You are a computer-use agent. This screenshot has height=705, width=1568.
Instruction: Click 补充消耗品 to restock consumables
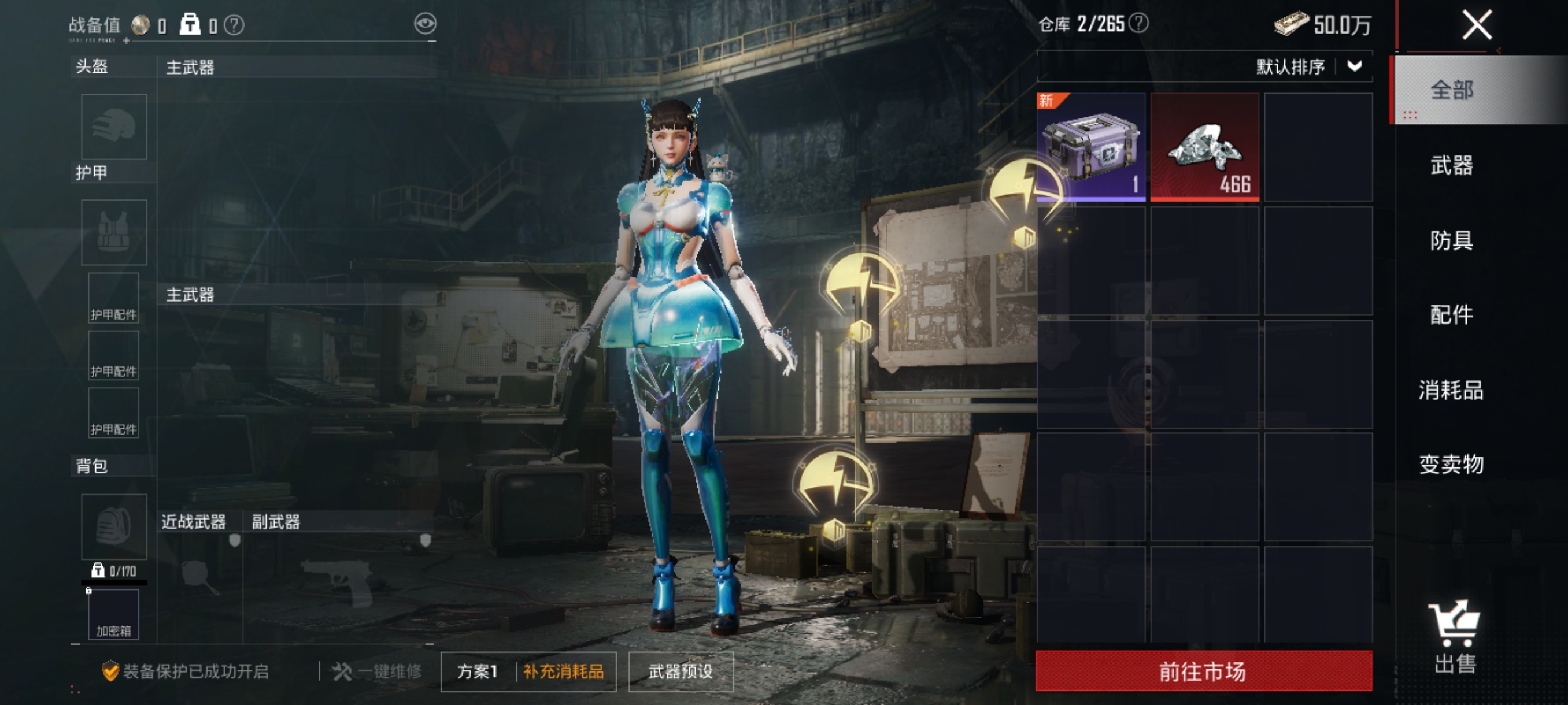564,671
